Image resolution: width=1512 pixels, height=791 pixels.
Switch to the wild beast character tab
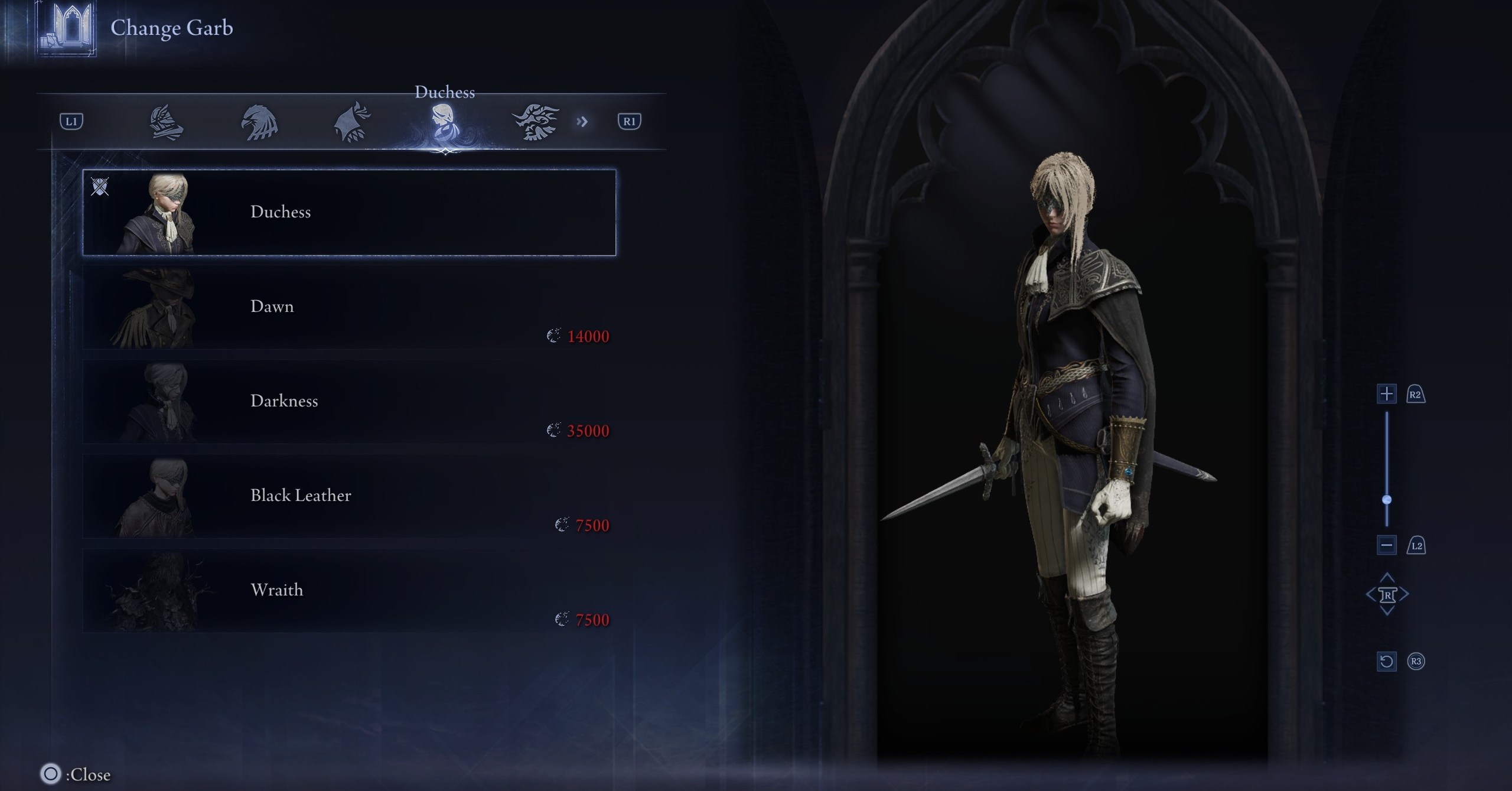535,122
